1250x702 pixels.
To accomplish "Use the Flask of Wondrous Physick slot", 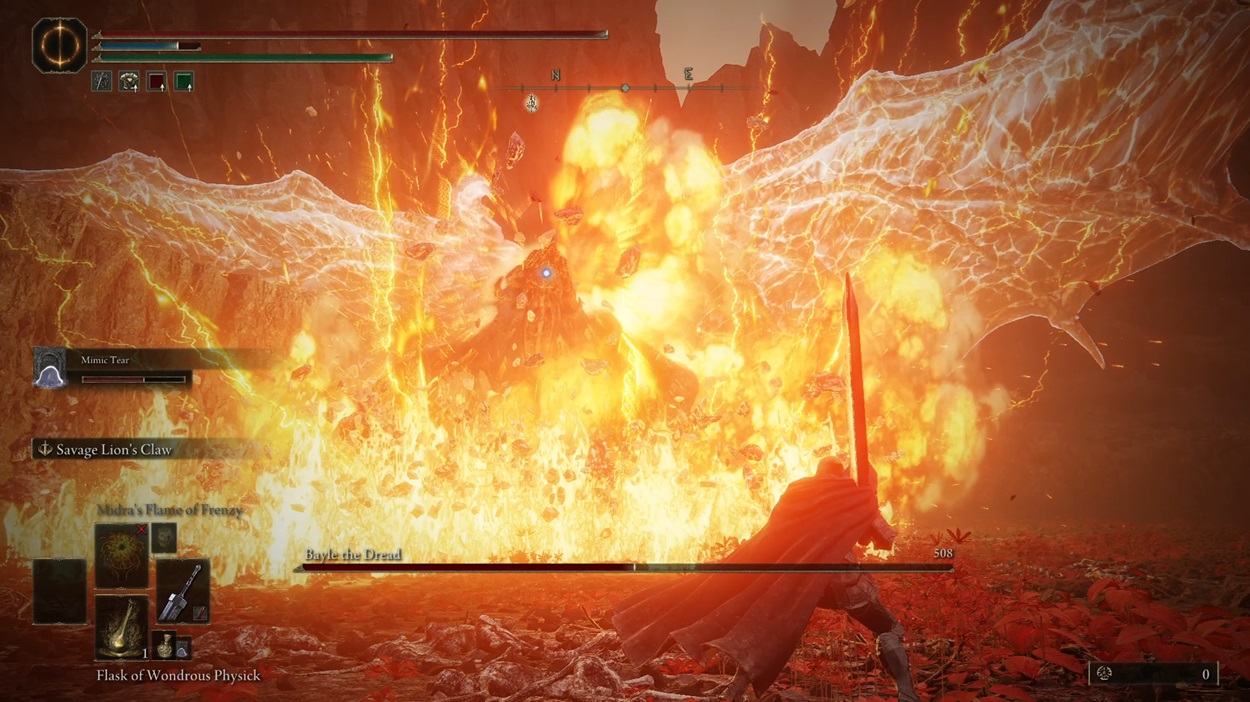I will click(121, 627).
